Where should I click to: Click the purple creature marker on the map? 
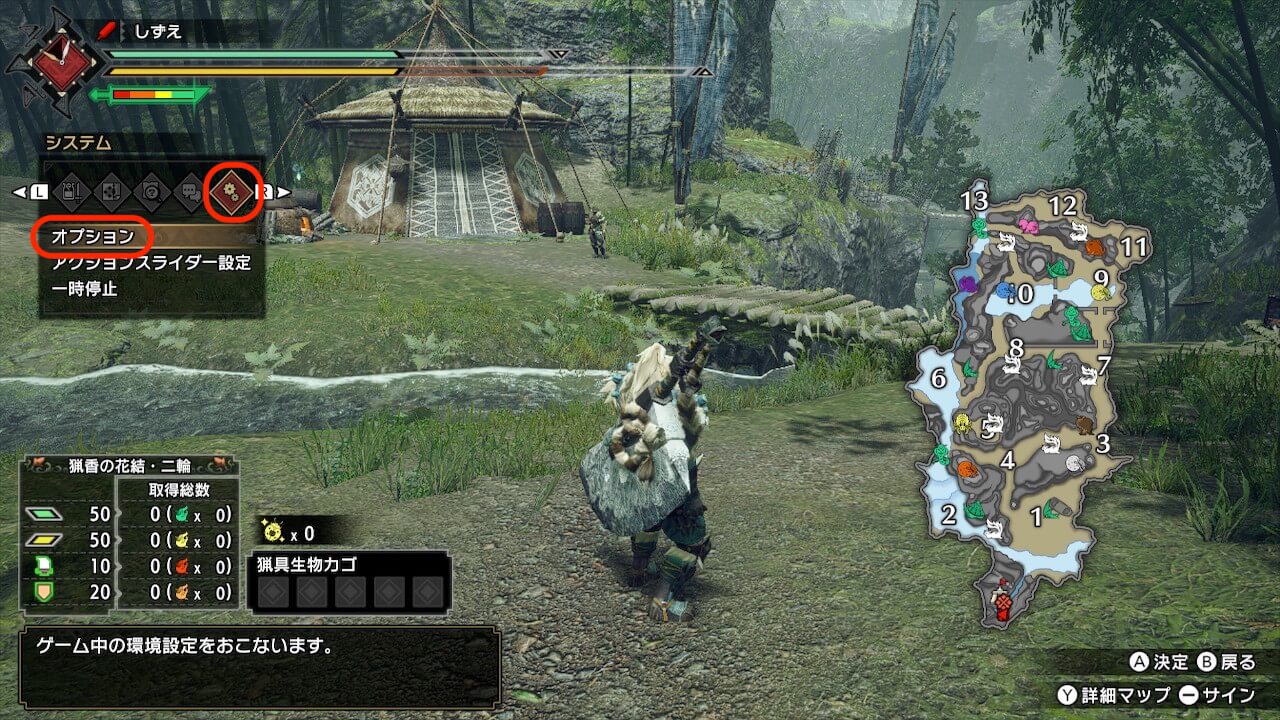(967, 284)
